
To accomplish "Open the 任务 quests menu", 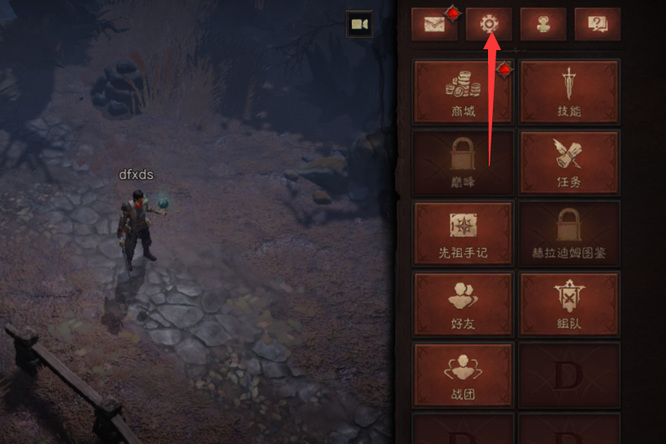I will [570, 162].
